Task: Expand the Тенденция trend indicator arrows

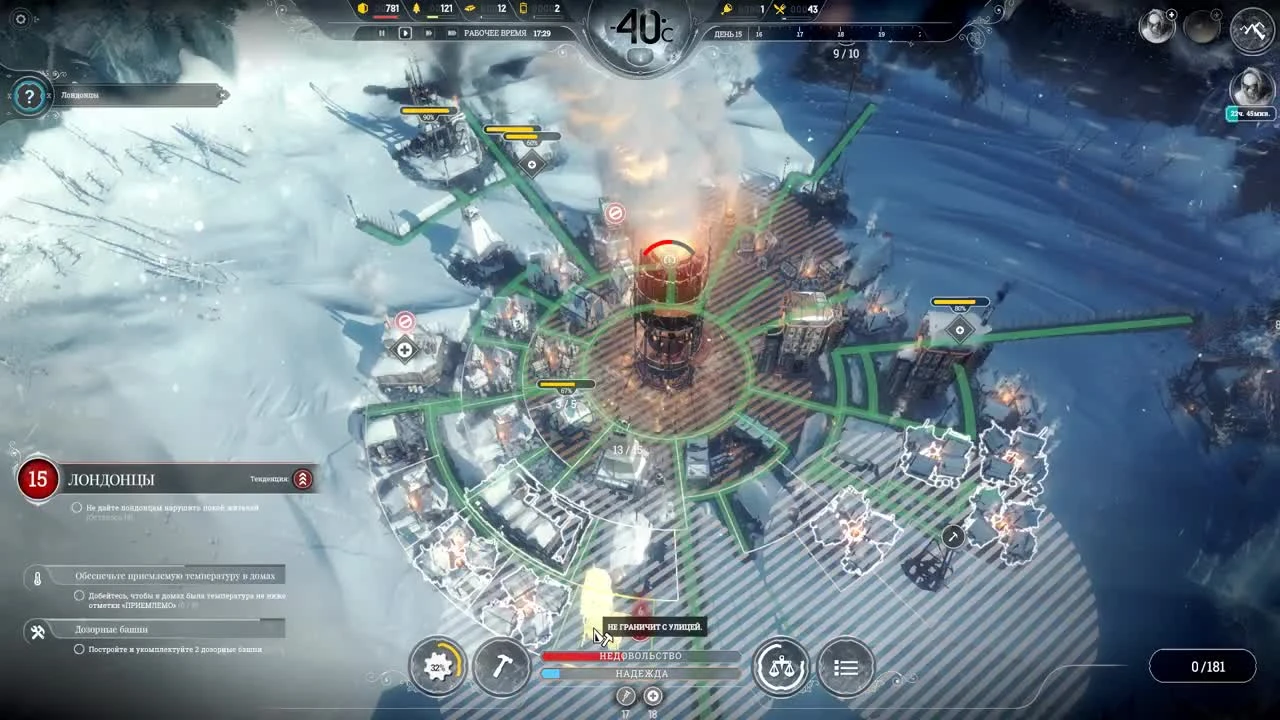Action: coord(300,479)
